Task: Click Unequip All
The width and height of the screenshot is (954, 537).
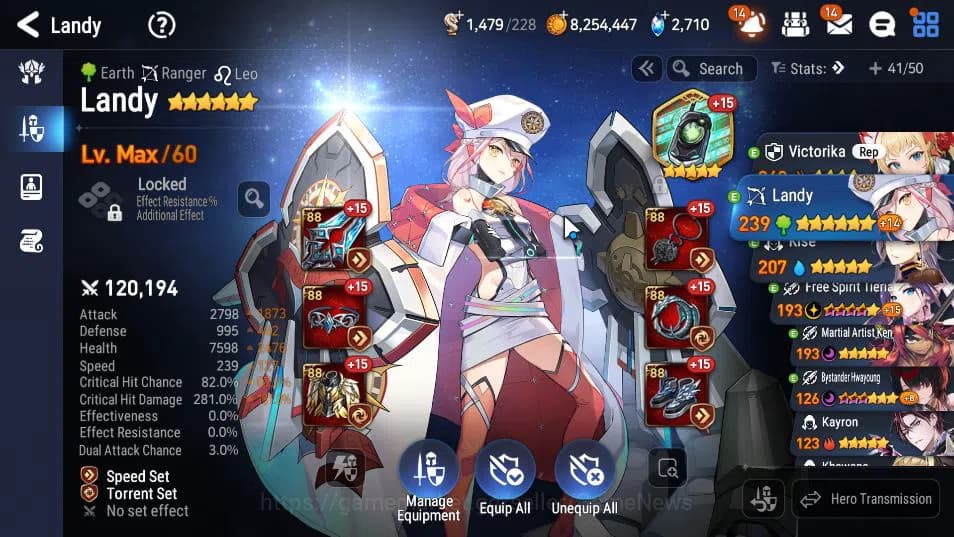Action: tap(582, 480)
